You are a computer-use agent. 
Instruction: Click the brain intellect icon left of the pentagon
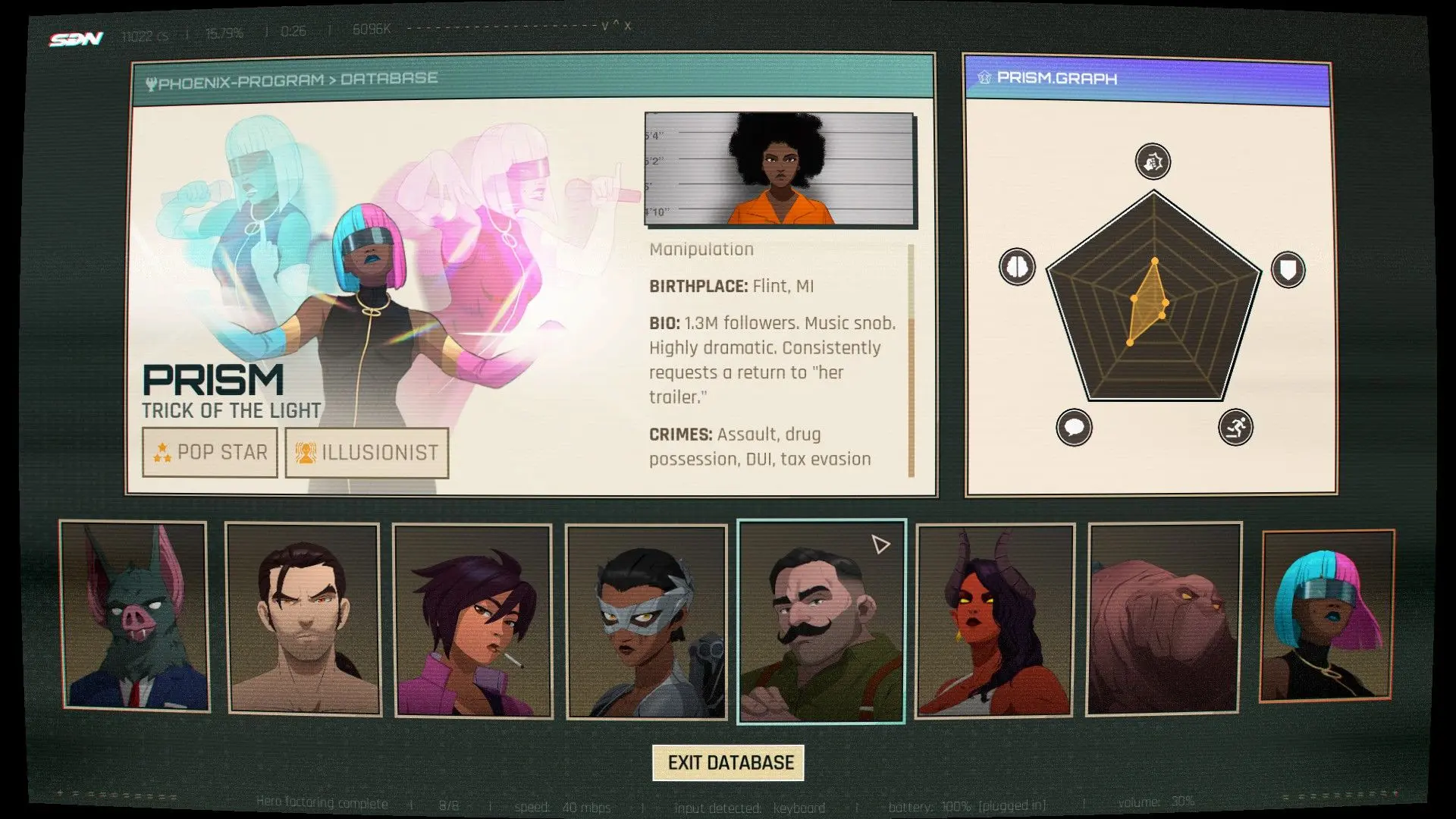[x=1017, y=266]
